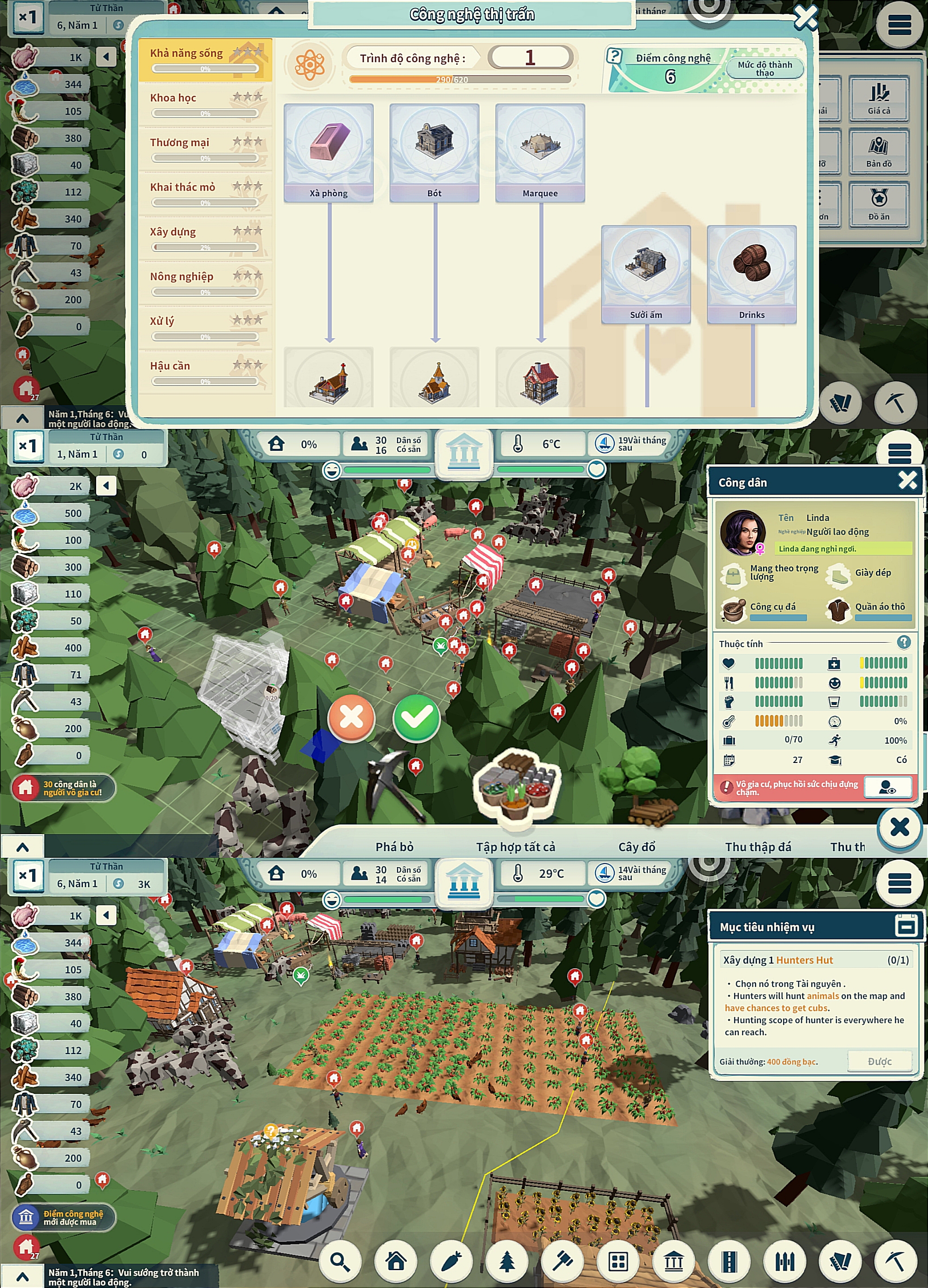Viewport: 928px width, 1288px height.
Task: Select the Thu thập đá command
Action: pos(758,847)
